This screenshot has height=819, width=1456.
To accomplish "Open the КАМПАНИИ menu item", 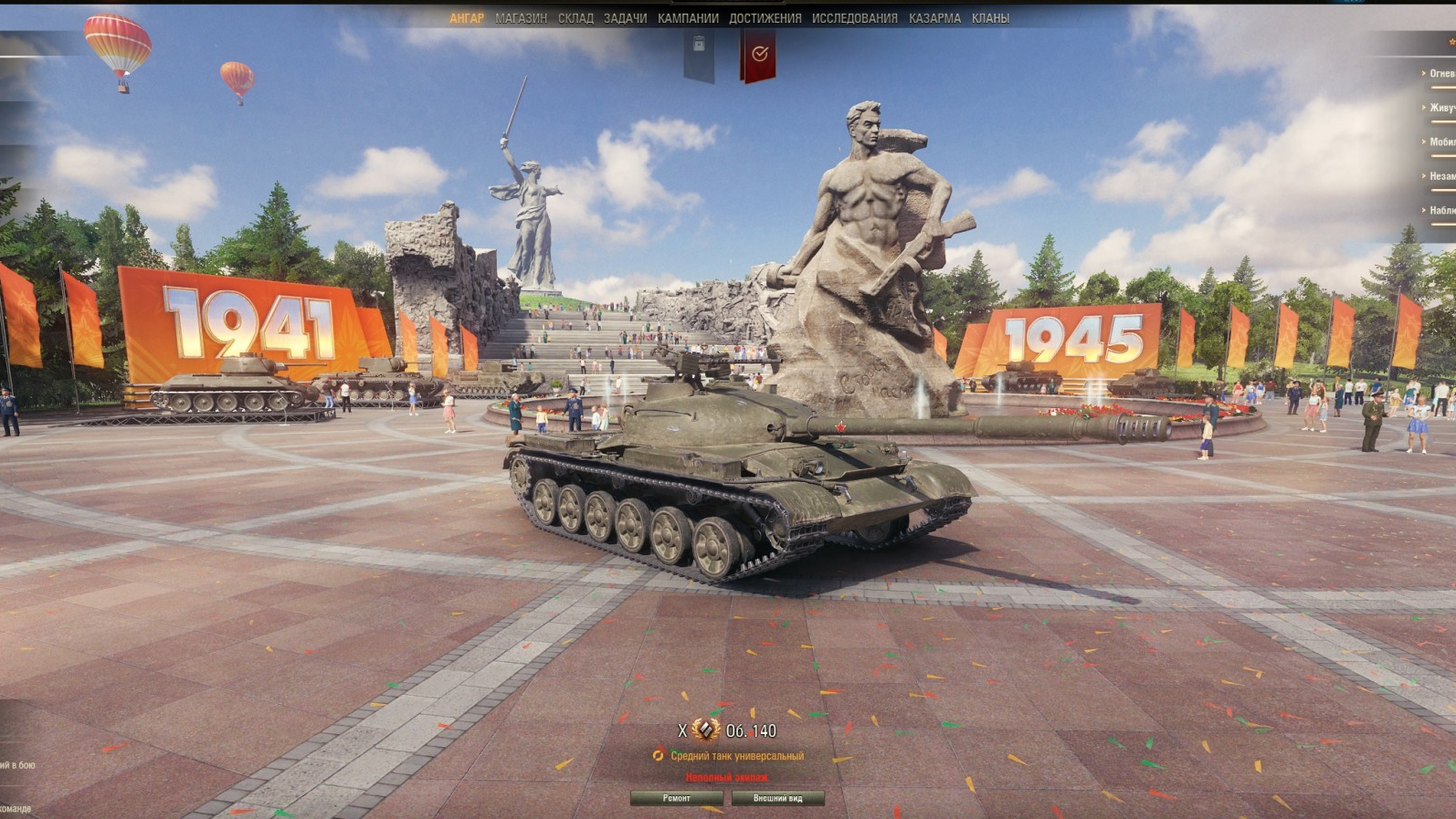I will 689,16.
